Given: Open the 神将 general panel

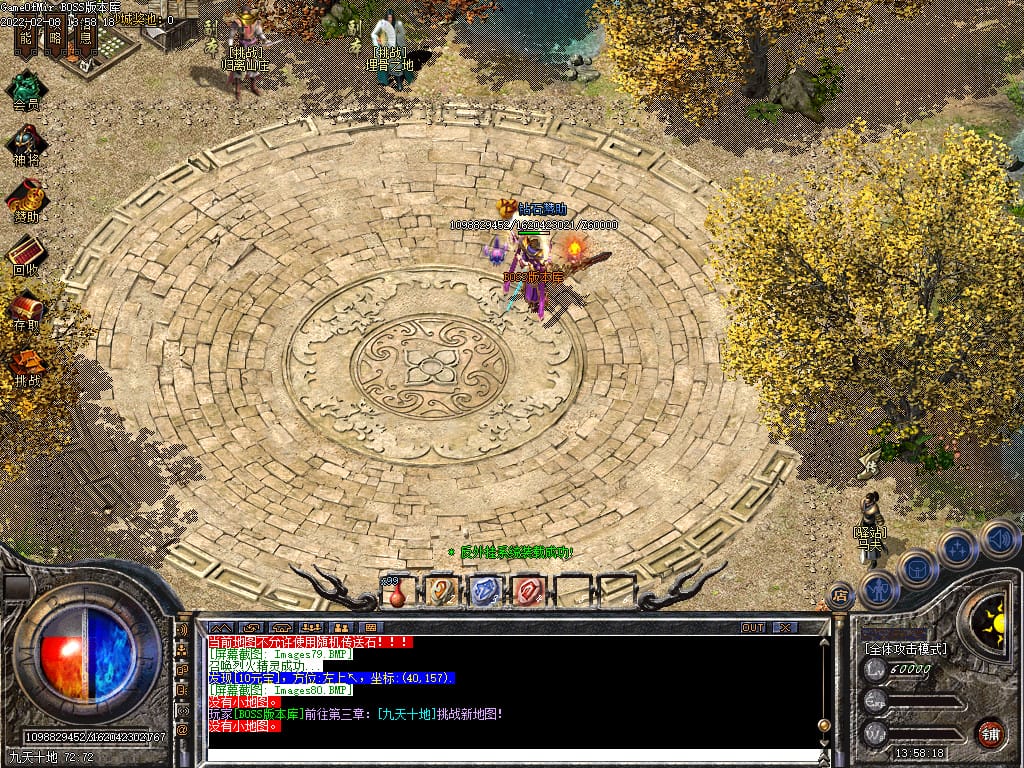Looking at the screenshot, I should [27, 143].
